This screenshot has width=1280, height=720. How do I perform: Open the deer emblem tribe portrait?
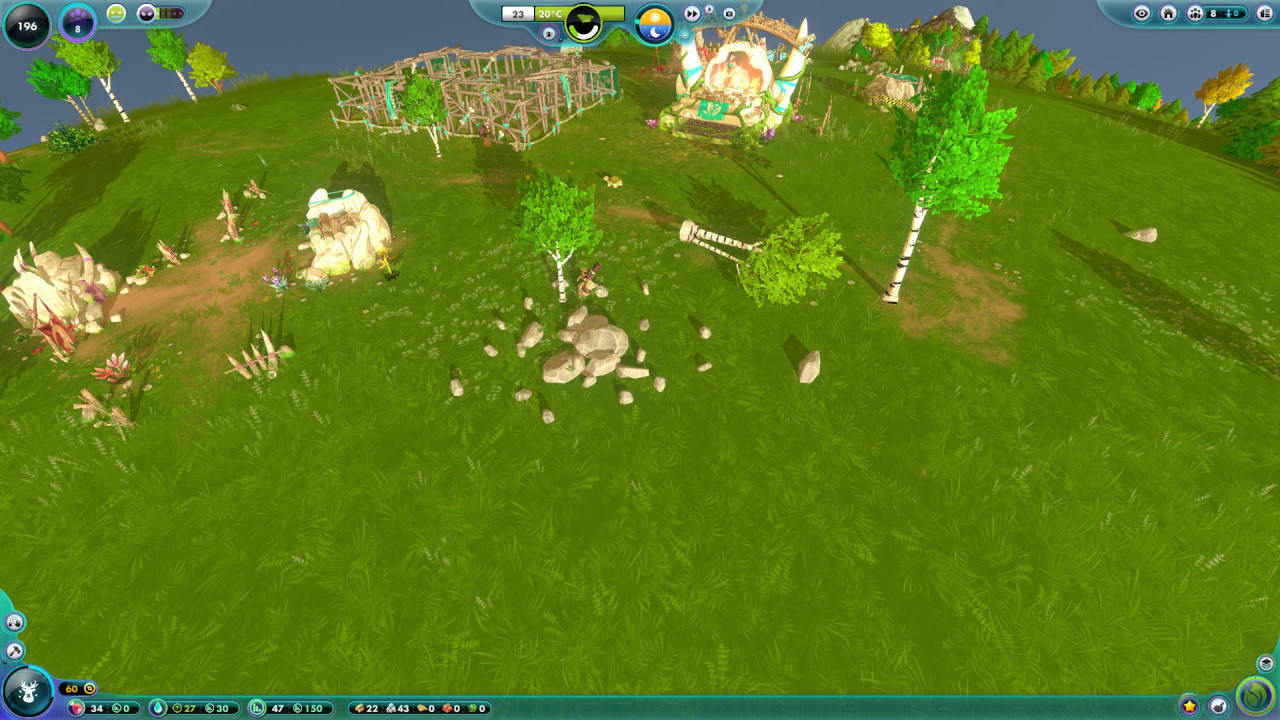coord(27,691)
